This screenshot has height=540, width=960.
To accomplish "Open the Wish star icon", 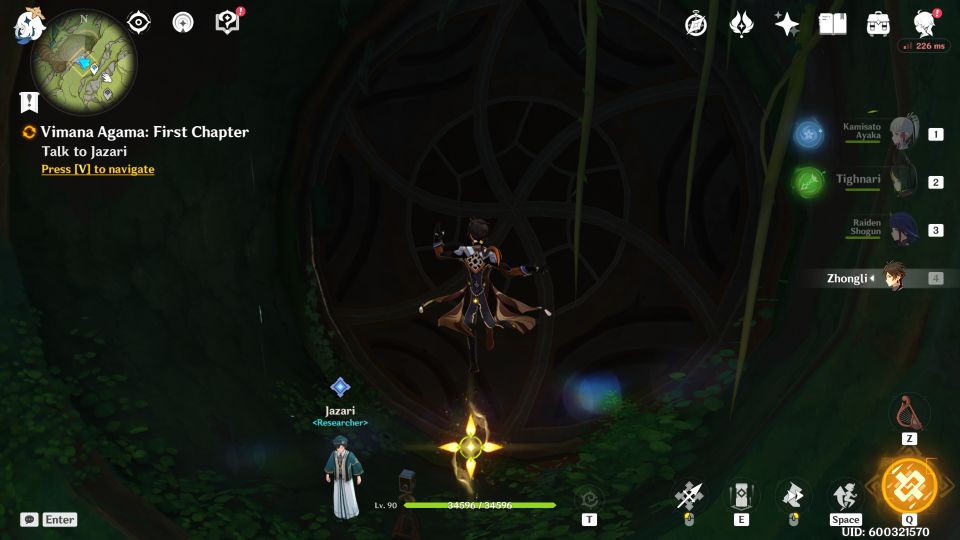I will coord(787,24).
